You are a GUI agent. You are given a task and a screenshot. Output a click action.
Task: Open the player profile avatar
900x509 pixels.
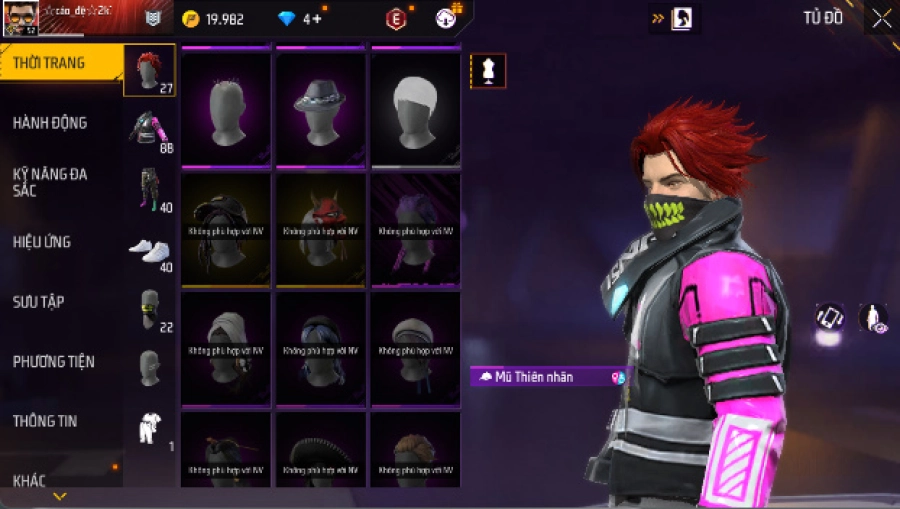tap(20, 17)
